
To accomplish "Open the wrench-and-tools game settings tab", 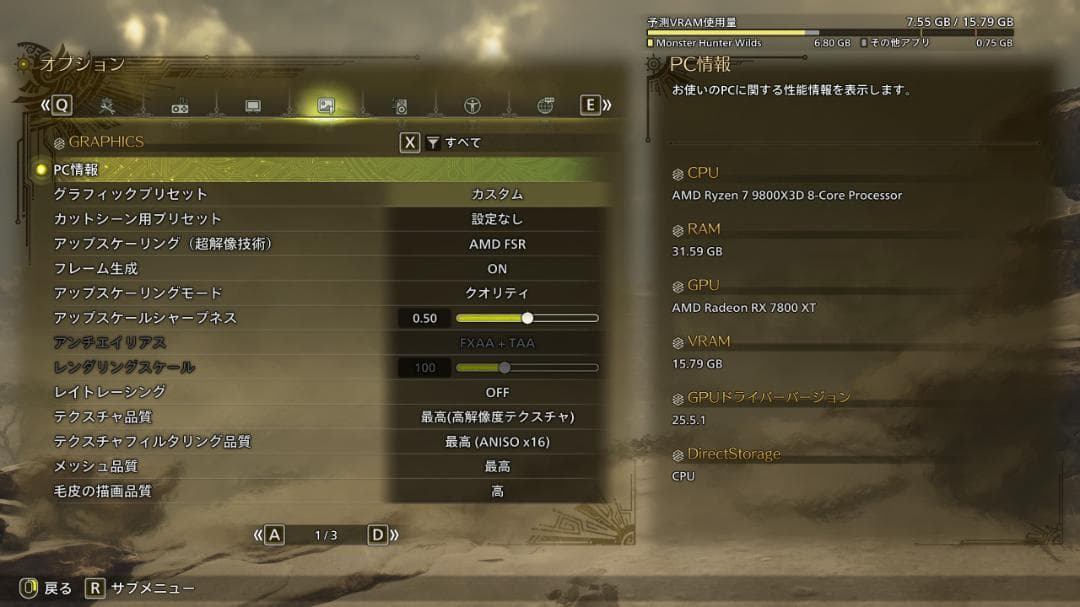I will pos(107,105).
